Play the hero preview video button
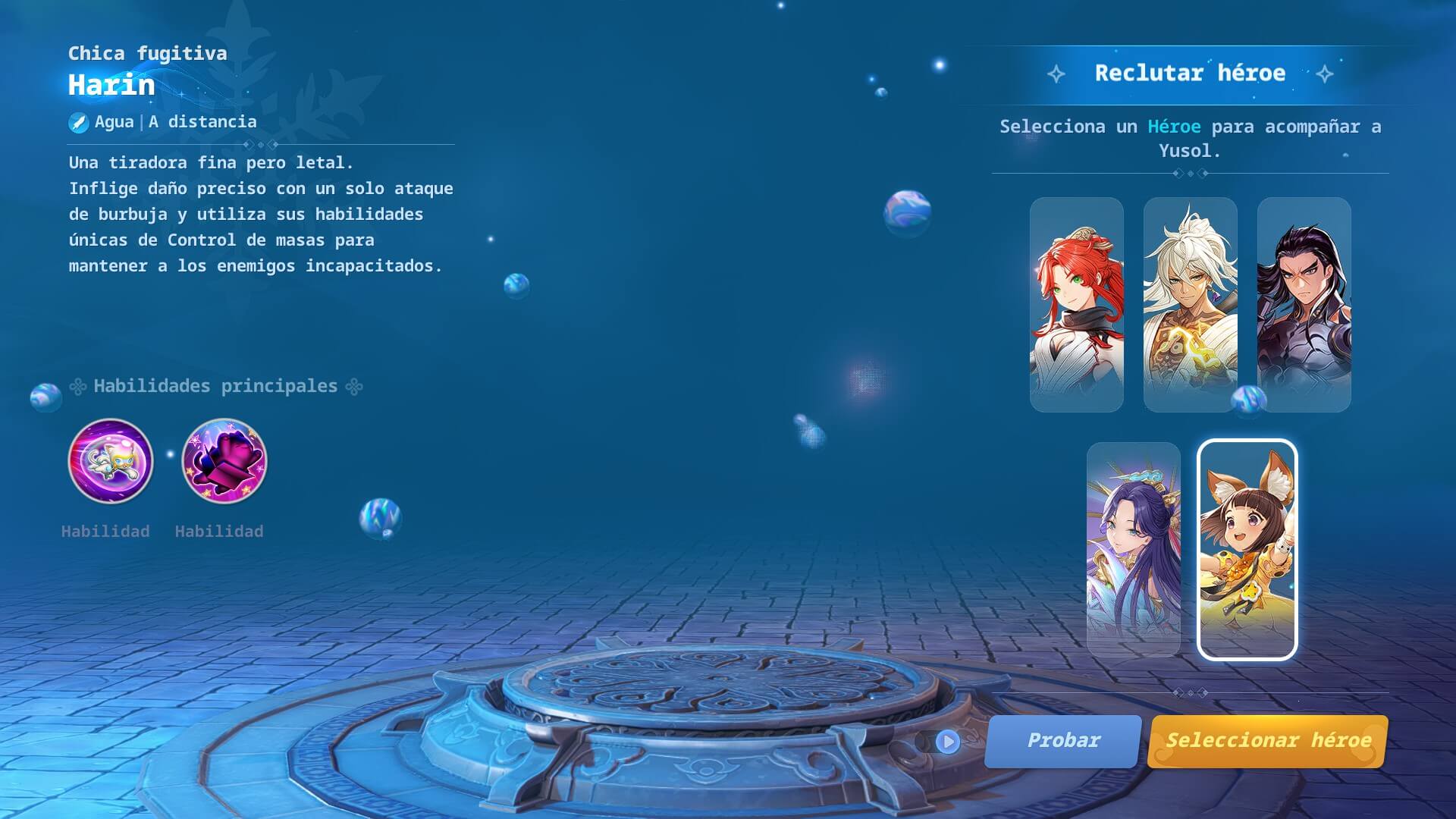 [947, 742]
